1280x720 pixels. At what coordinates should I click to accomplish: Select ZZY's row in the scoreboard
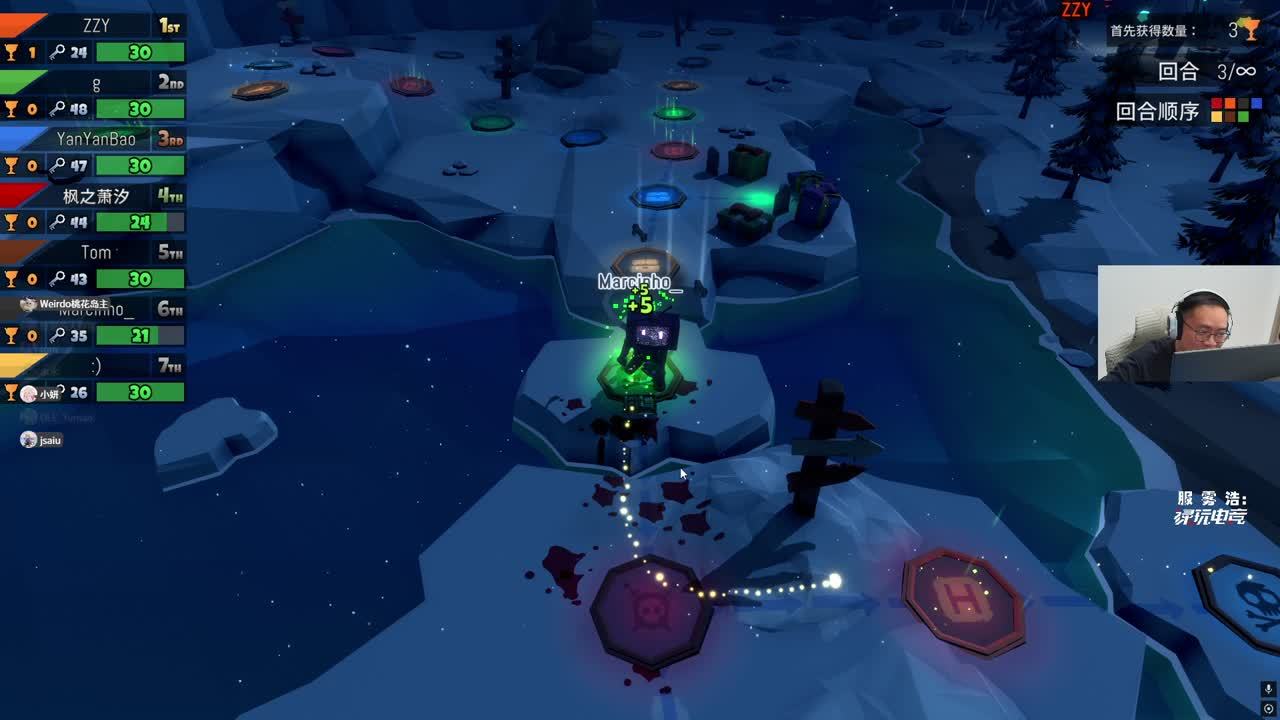click(x=95, y=38)
